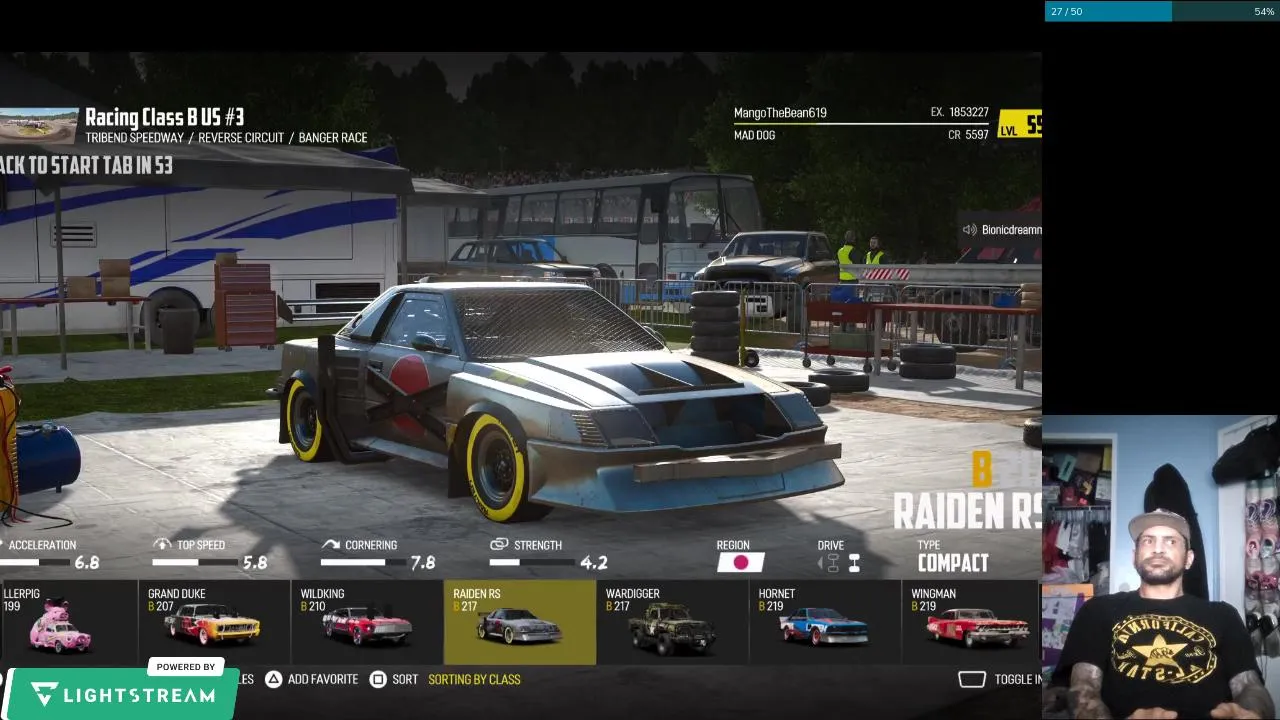1280x720 pixels.
Task: Click the Add Favorite option
Action: (311, 679)
